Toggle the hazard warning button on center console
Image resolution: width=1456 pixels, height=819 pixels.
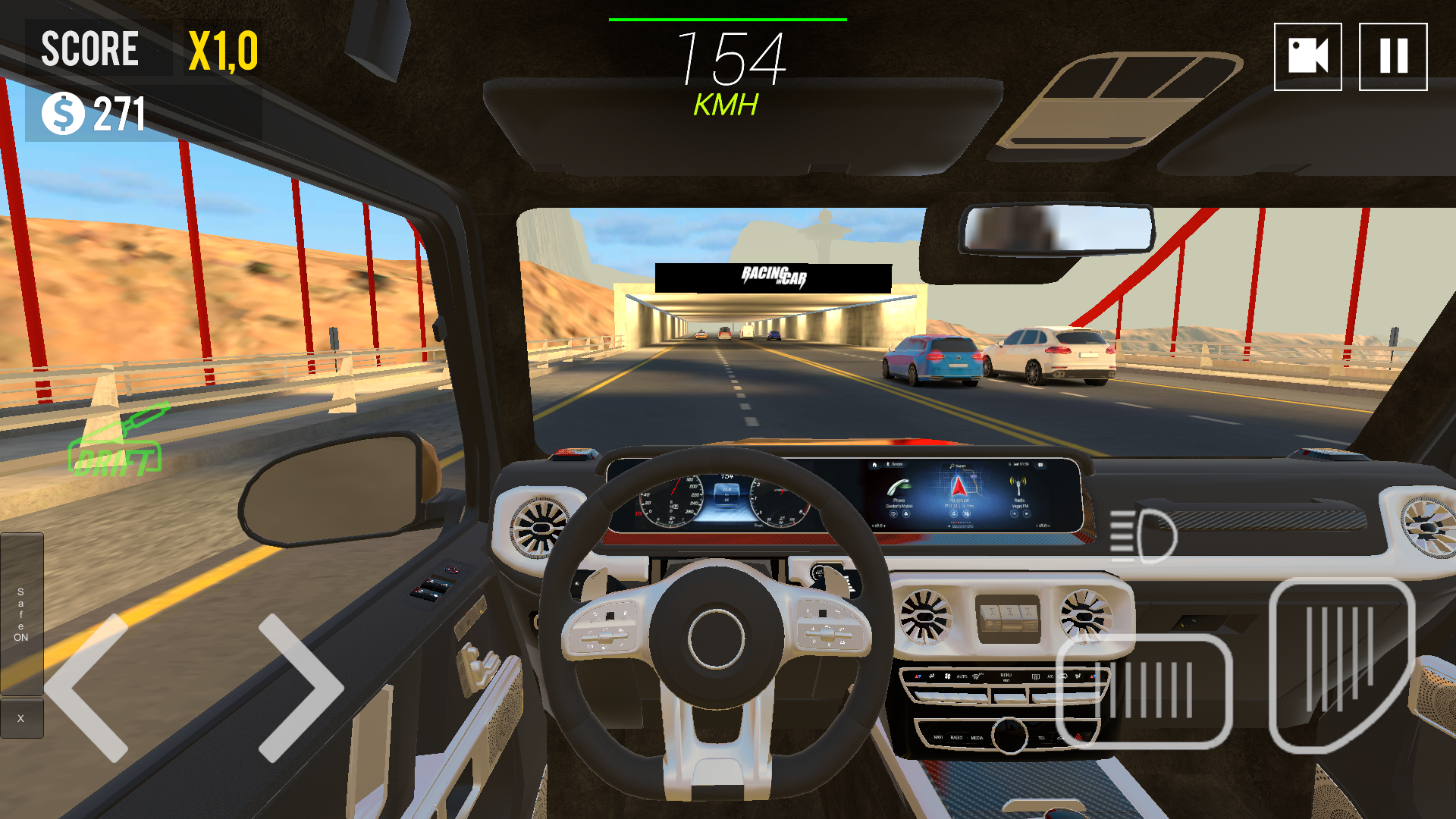[1078, 738]
